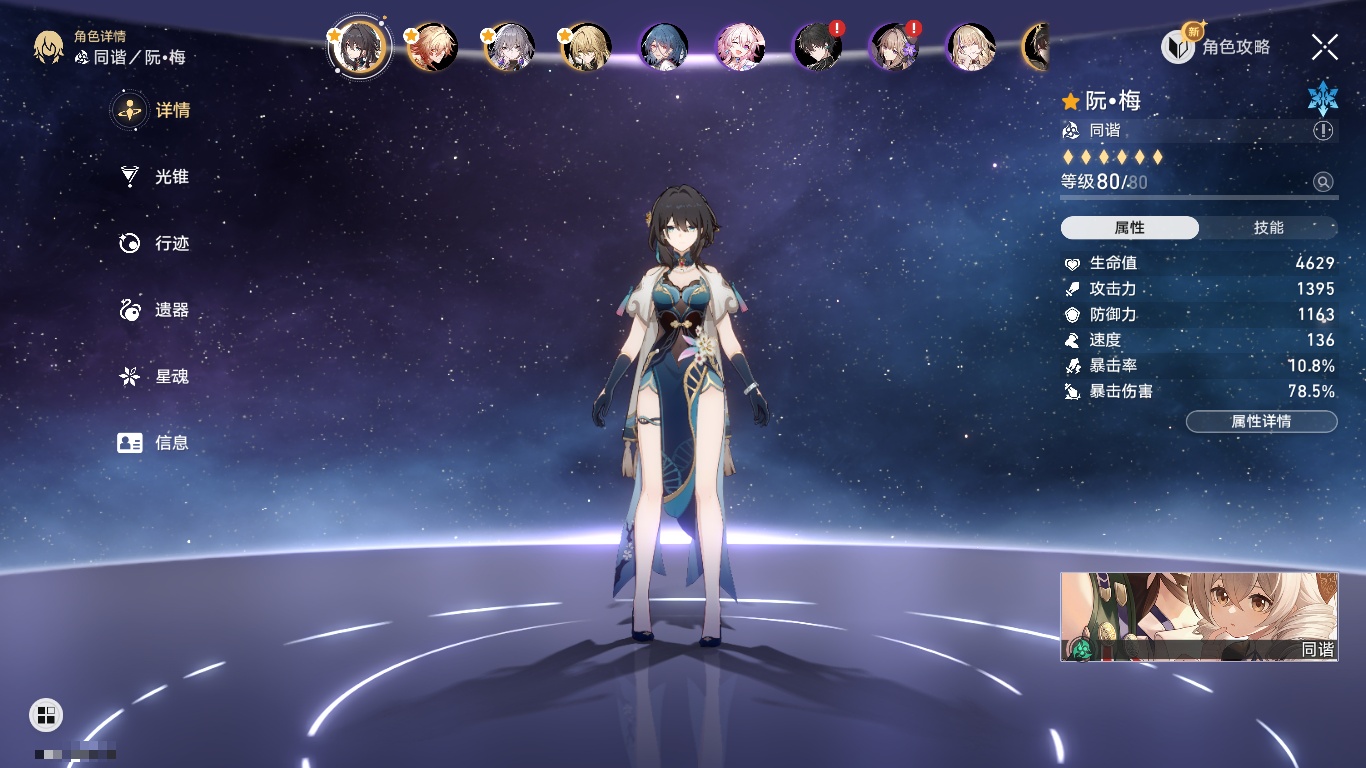Open 属性详情 detailed attributes
Screen dimensions: 1366x768
(x=1261, y=422)
